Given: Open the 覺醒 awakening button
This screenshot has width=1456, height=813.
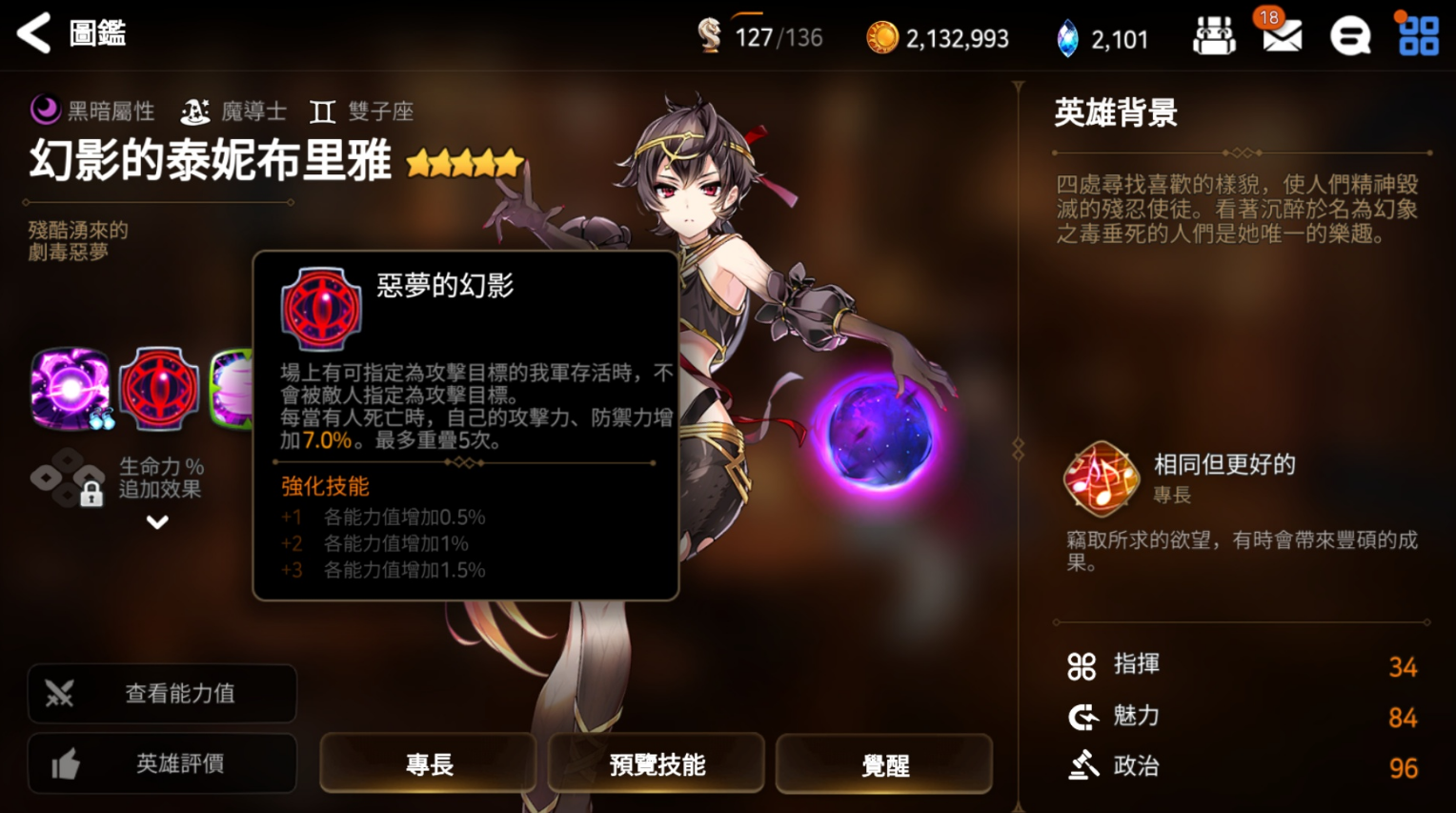Looking at the screenshot, I should click(884, 763).
